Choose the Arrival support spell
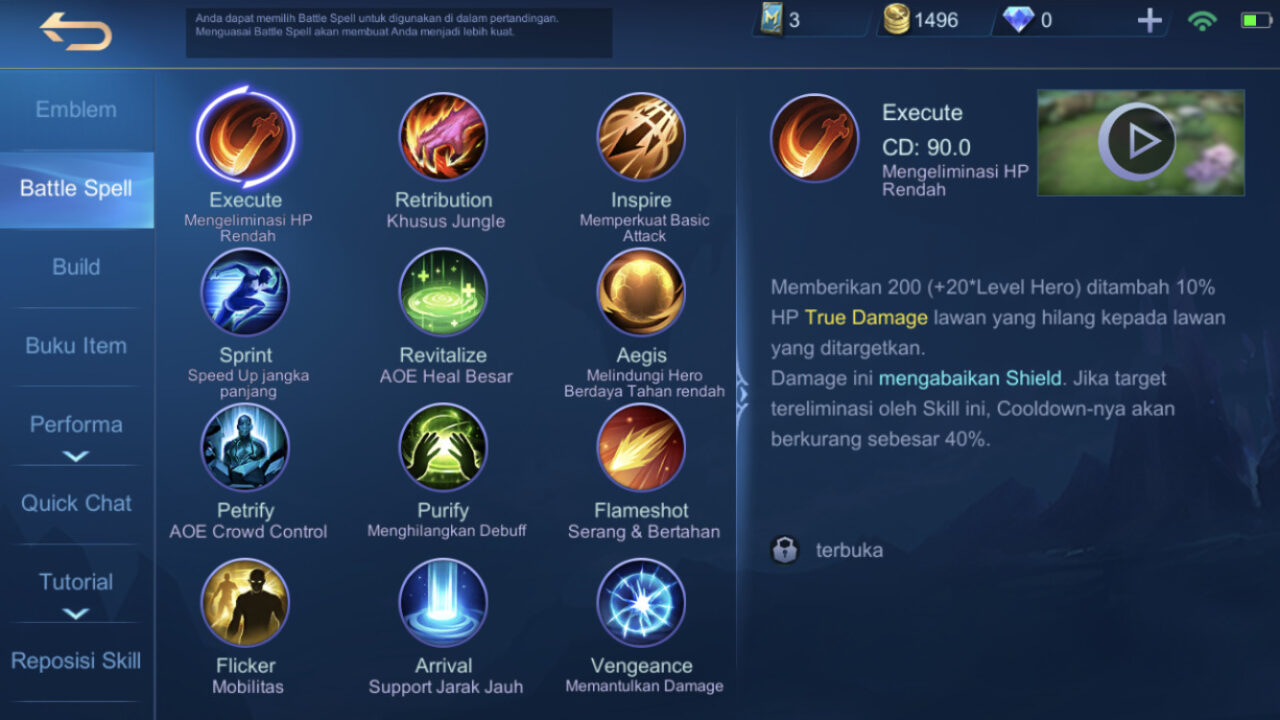 [x=443, y=602]
